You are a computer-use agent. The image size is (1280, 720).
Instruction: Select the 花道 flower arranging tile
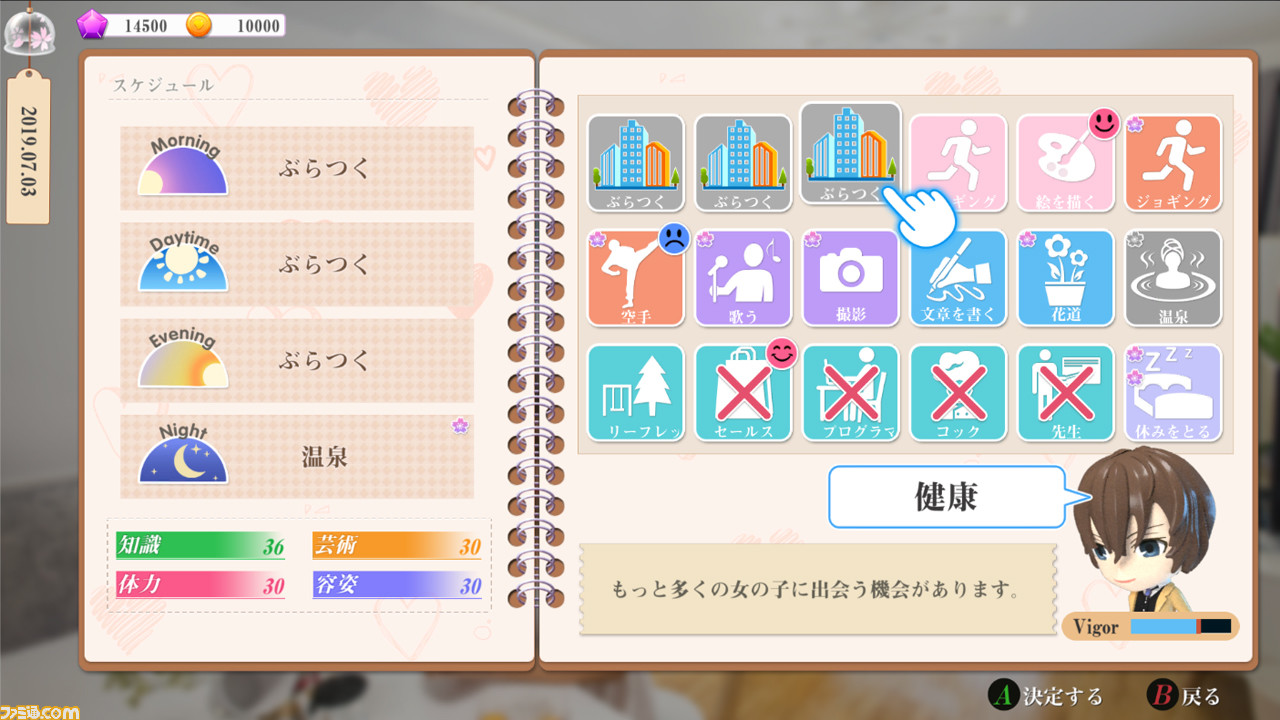(x=1065, y=280)
